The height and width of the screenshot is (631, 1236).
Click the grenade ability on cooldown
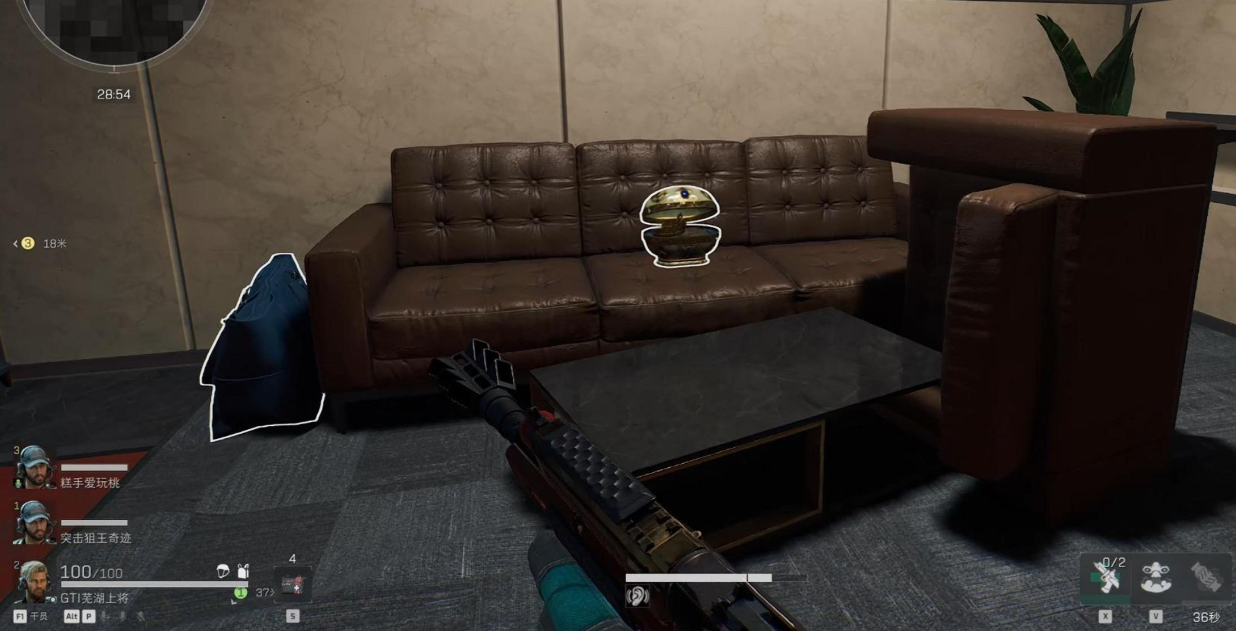[1206, 579]
